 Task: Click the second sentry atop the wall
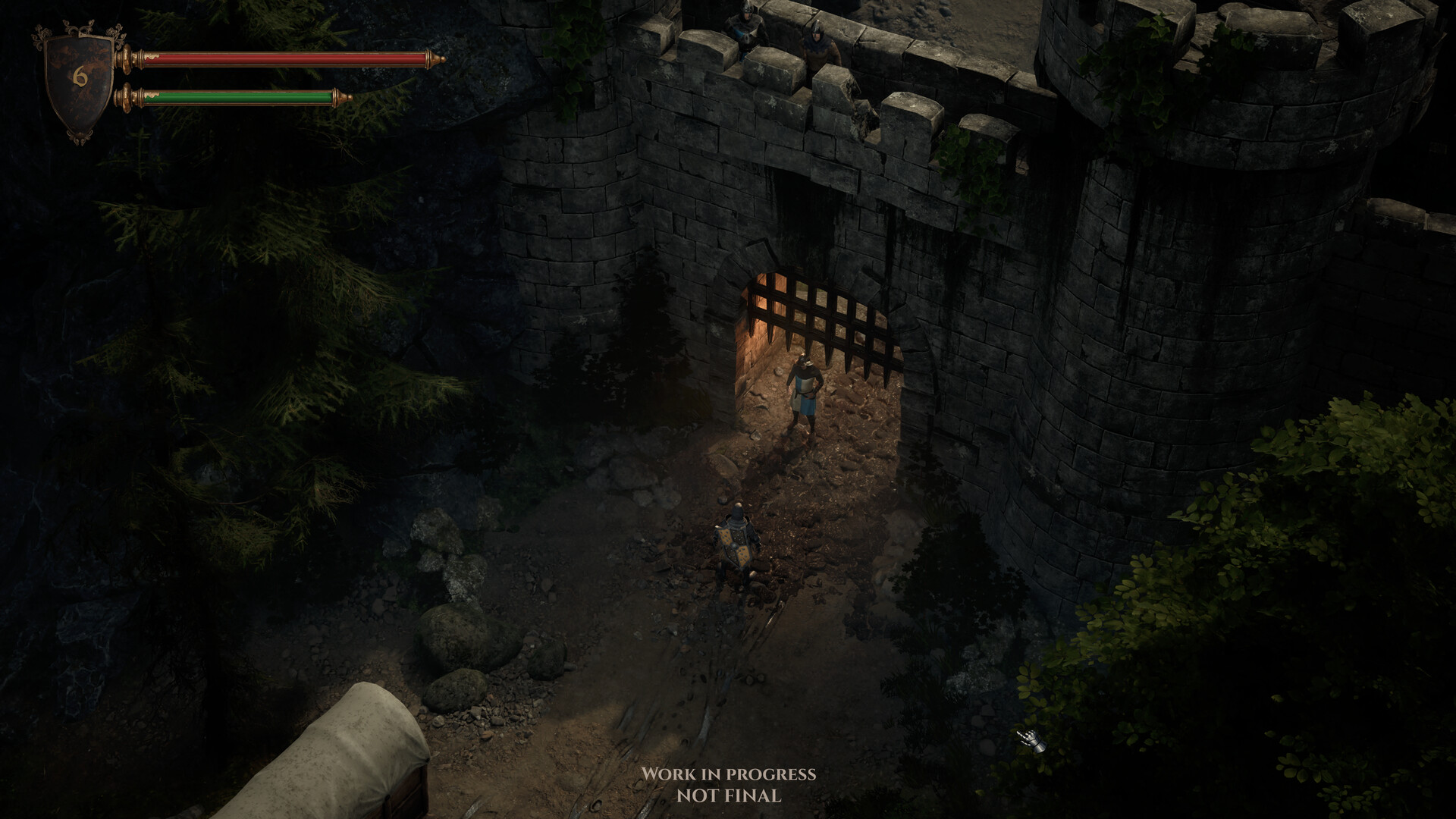821,42
